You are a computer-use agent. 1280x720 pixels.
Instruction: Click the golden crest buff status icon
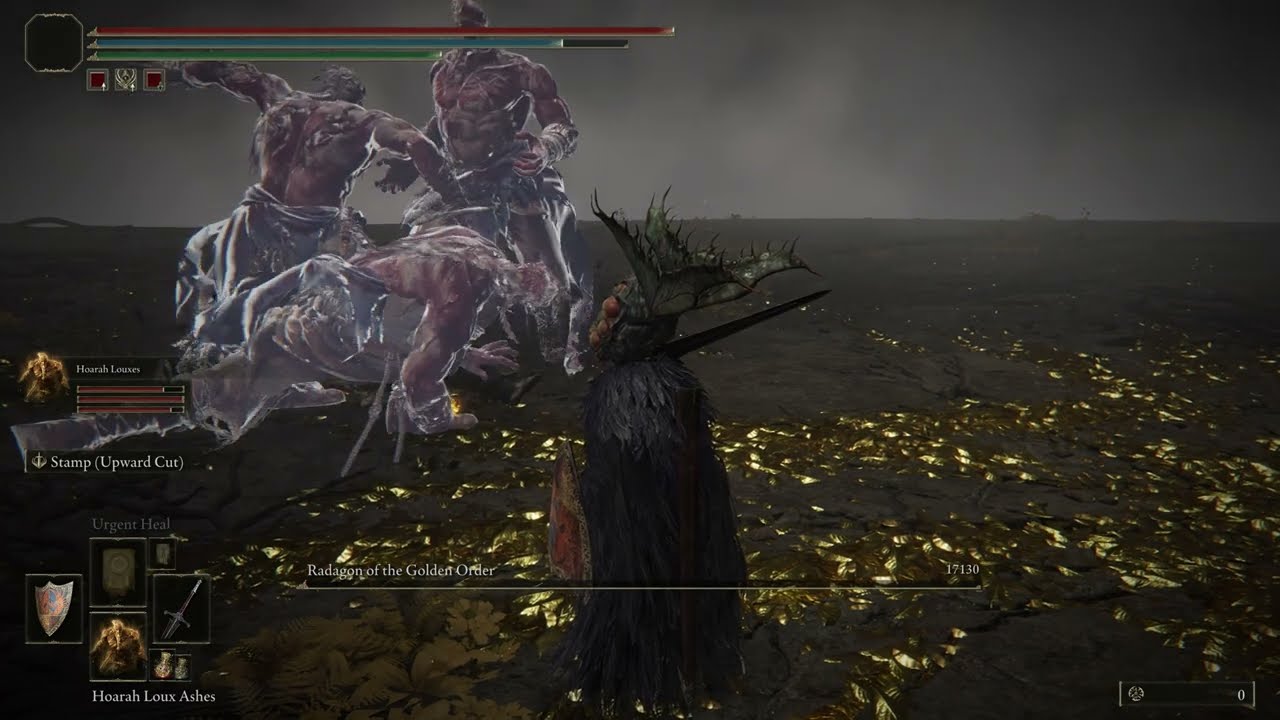tap(125, 80)
